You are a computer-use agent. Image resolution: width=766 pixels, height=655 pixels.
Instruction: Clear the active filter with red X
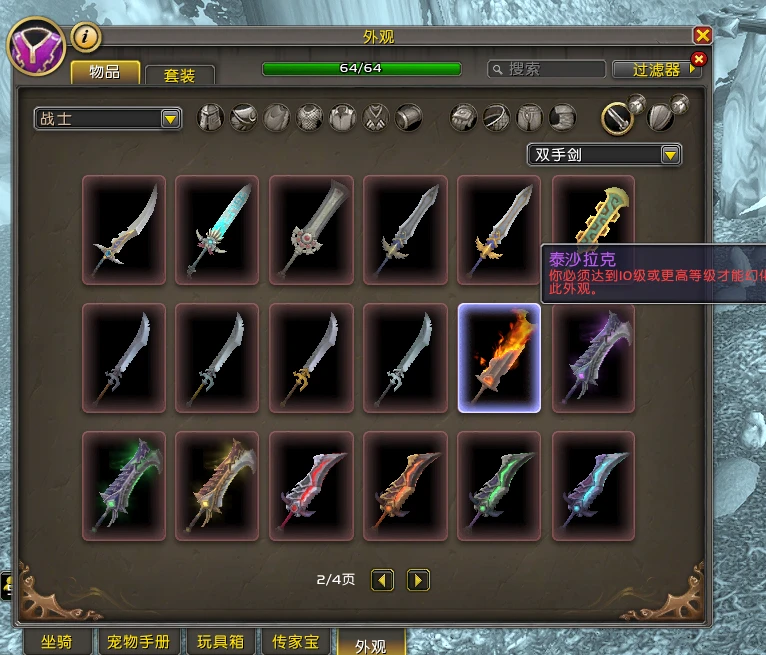coord(698,60)
